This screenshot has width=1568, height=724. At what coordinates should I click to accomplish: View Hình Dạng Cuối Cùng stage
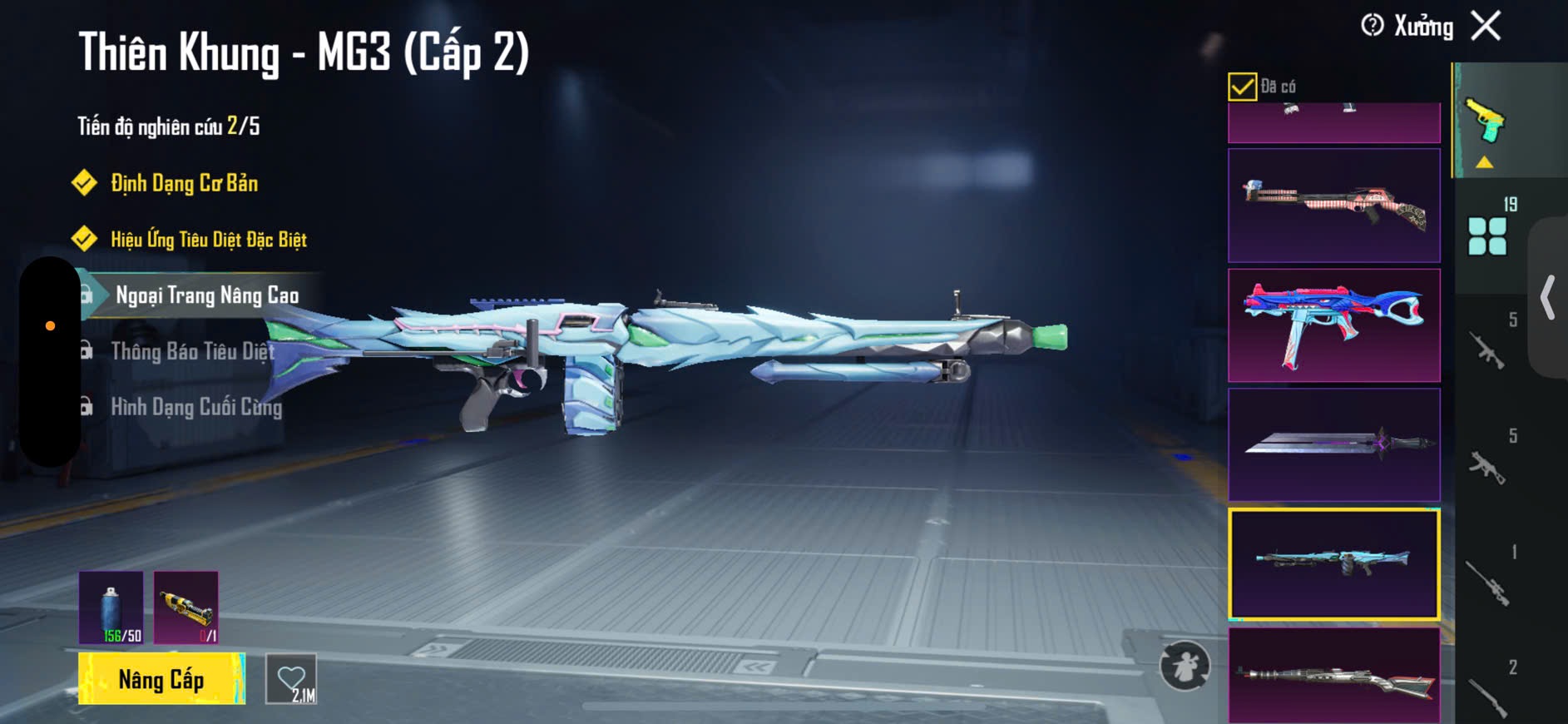pos(196,407)
